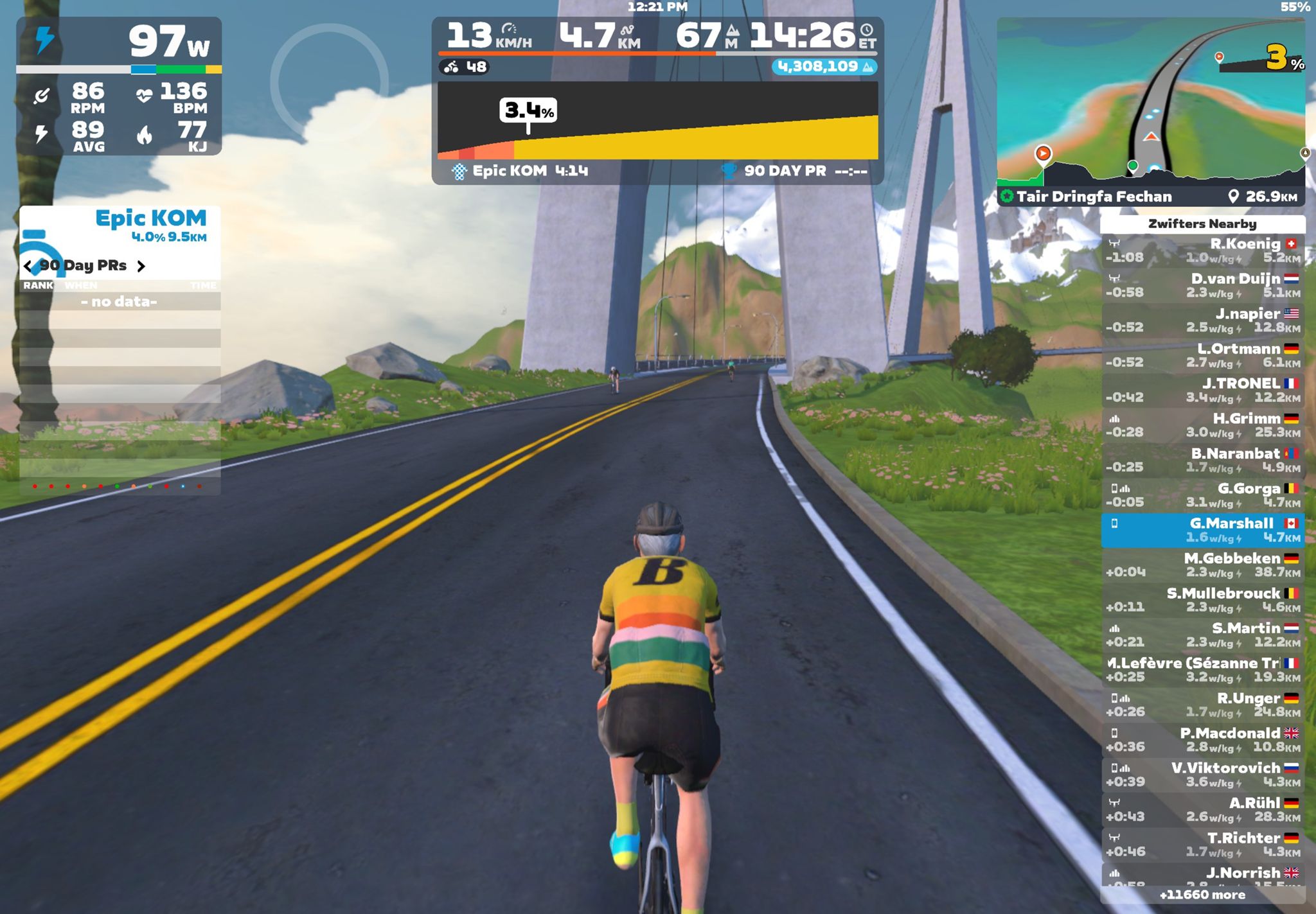Select S.Mullebrouck in the riders list
This screenshot has width=1316, height=914.
point(1202,600)
